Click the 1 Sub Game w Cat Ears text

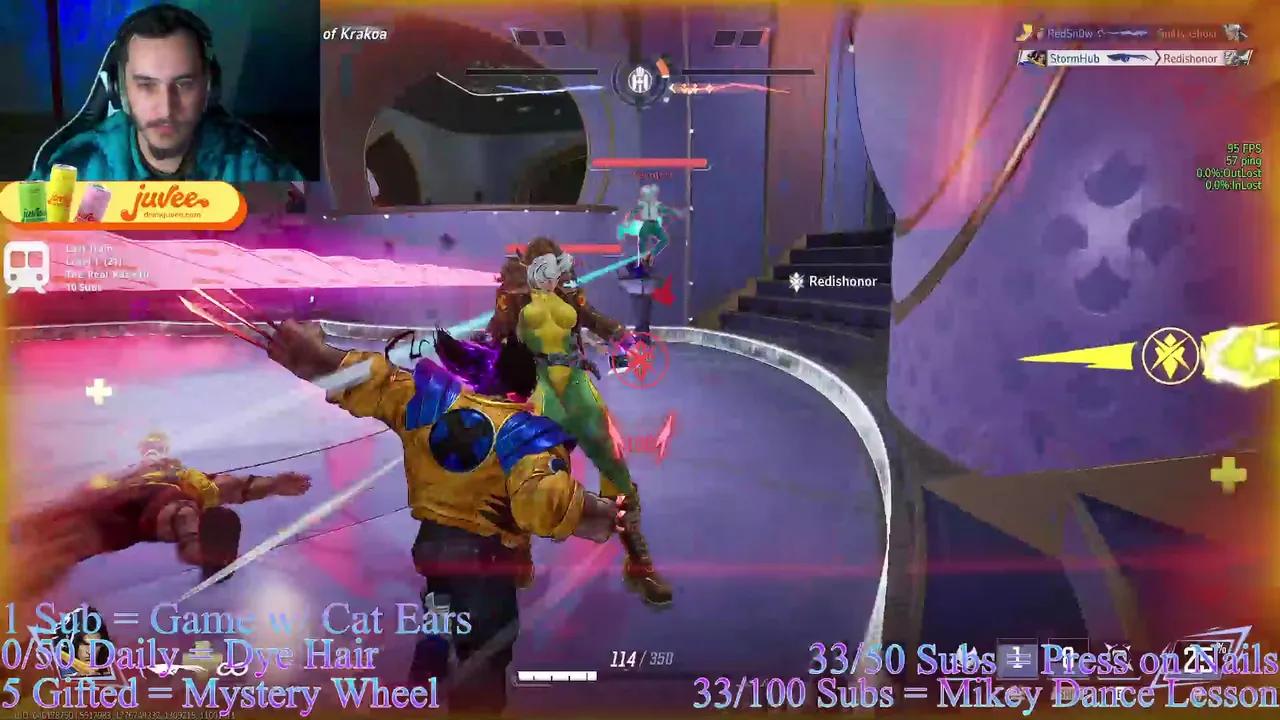coord(235,620)
